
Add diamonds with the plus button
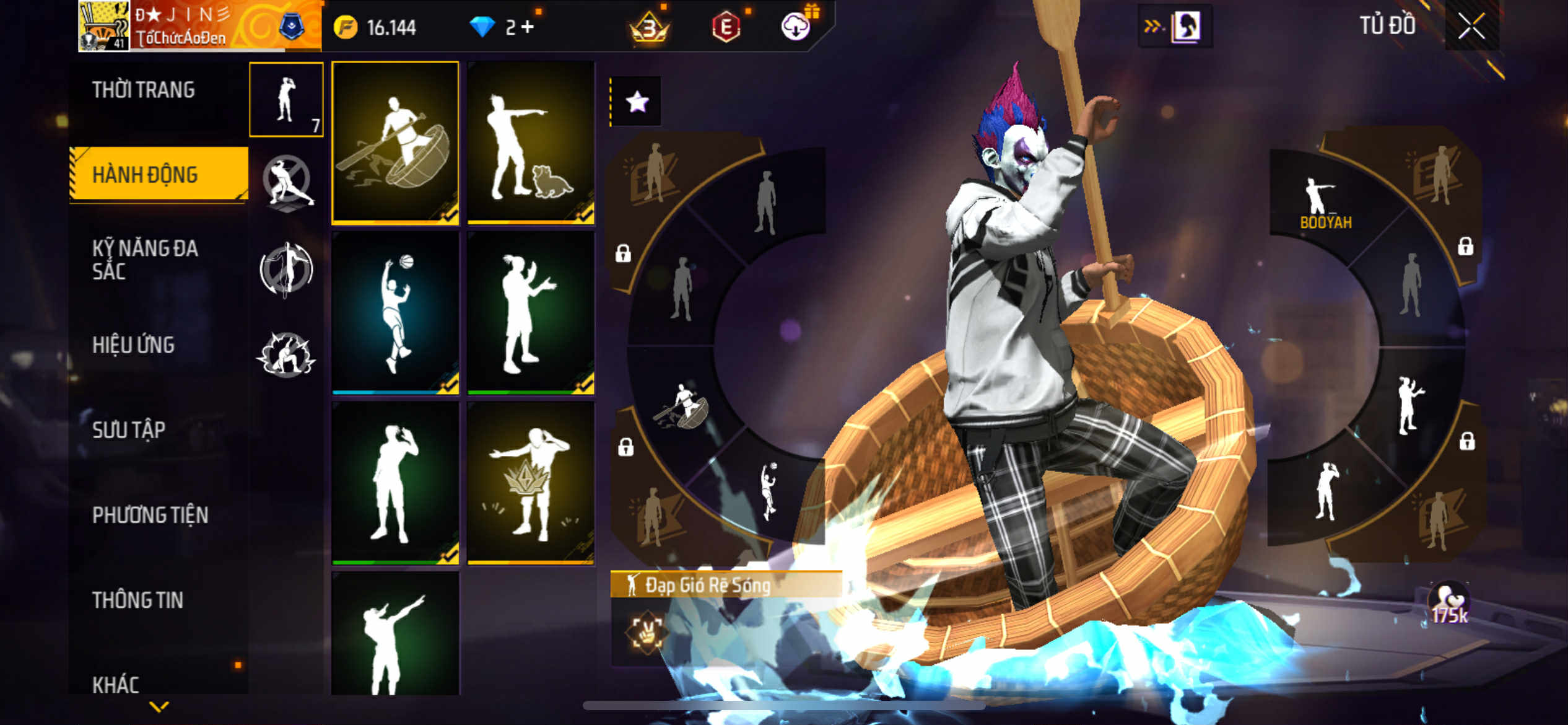(x=527, y=27)
